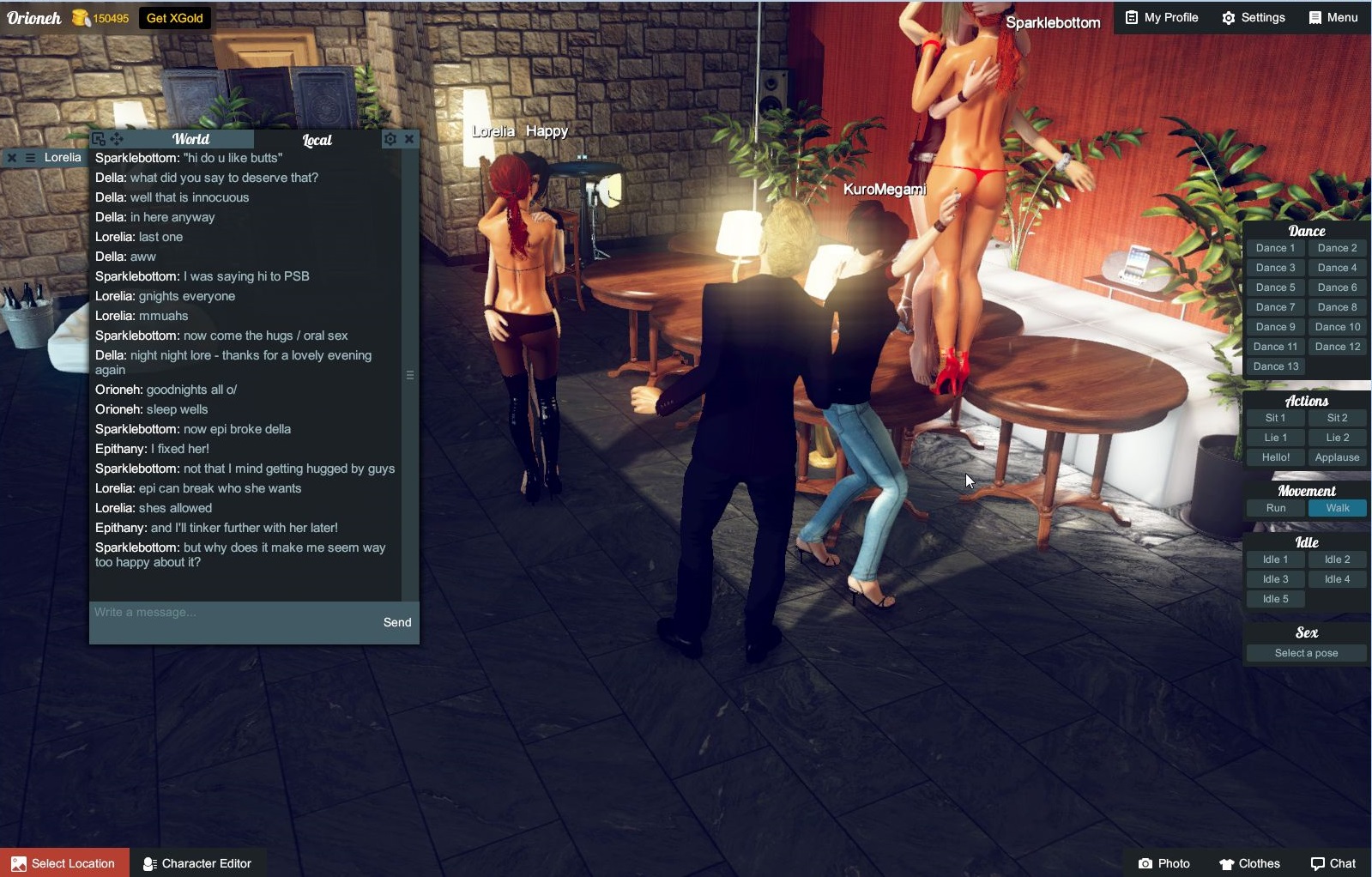This screenshot has width=1372, height=877.
Task: Switch movement mode to Run
Action: click(x=1275, y=508)
